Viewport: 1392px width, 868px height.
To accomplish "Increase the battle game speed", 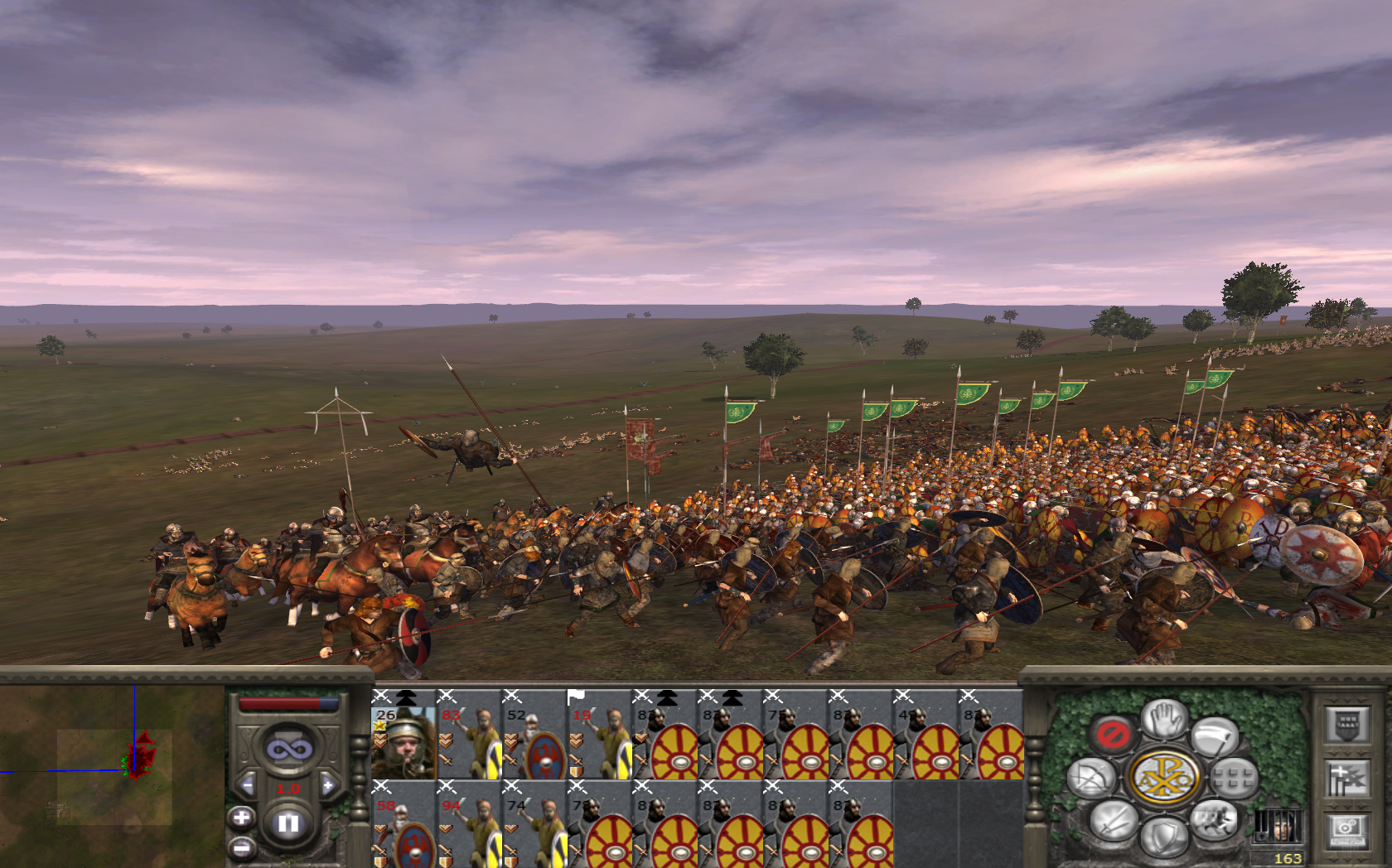I will click(x=328, y=784).
